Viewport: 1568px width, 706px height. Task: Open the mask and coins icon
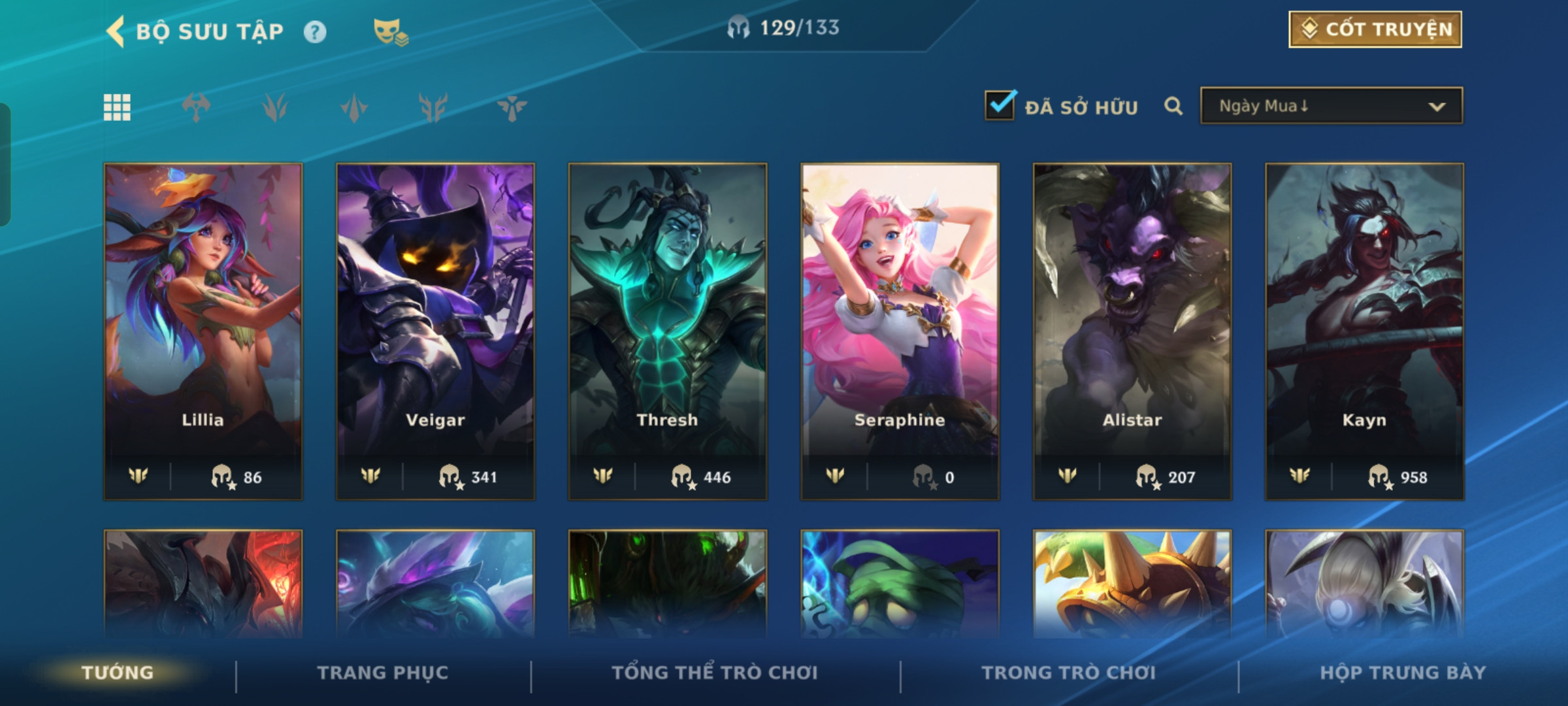(x=390, y=31)
